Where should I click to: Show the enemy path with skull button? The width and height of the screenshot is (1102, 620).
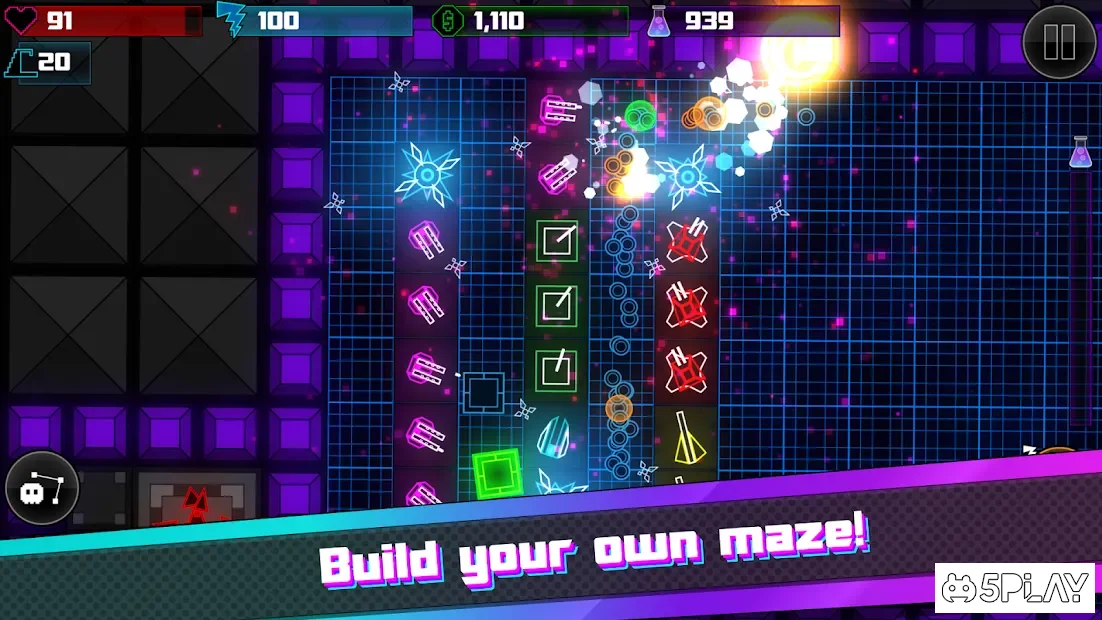point(42,489)
